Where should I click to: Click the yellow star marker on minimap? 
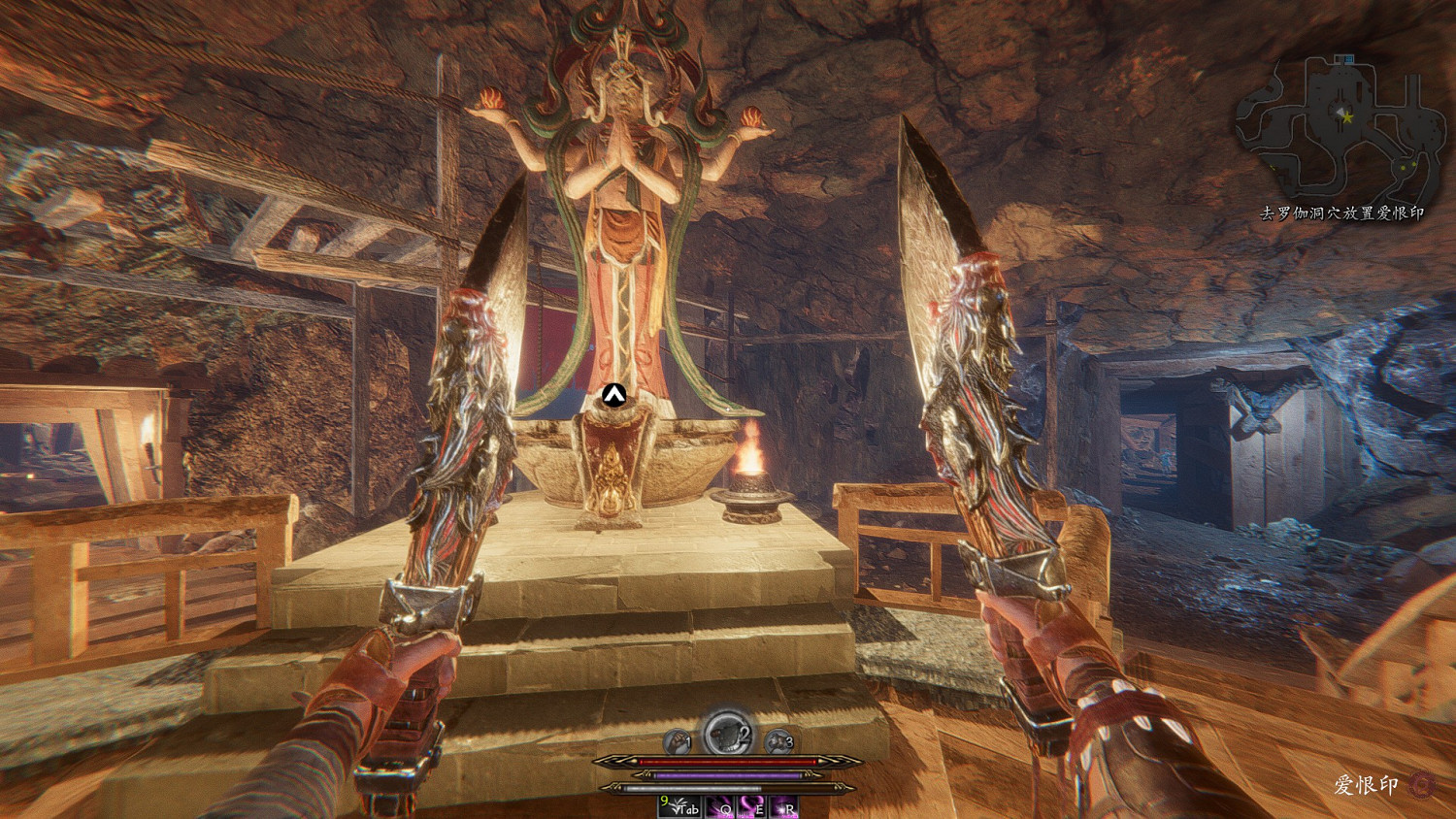point(1346,117)
